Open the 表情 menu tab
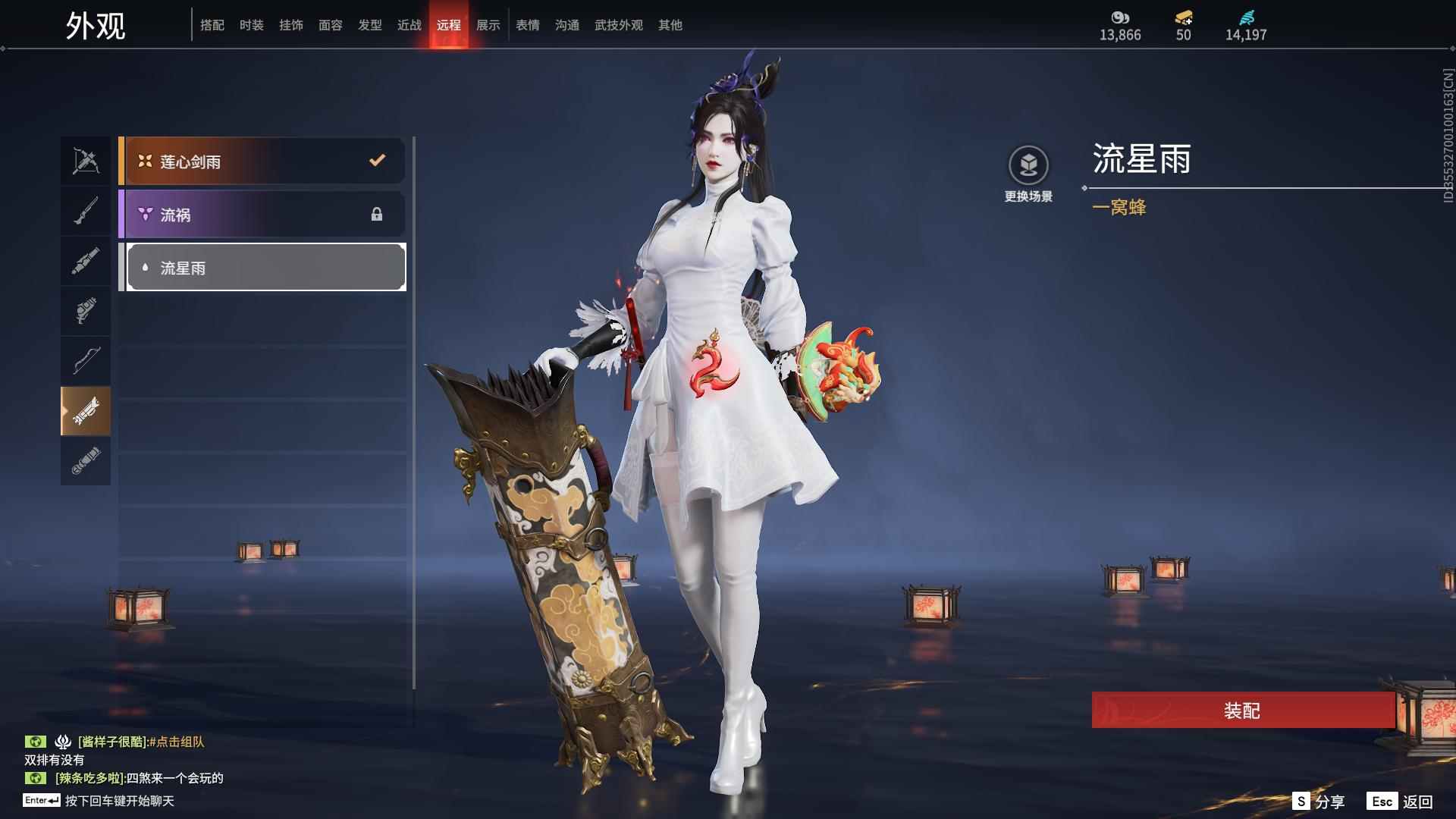1456x819 pixels. pos(527,25)
